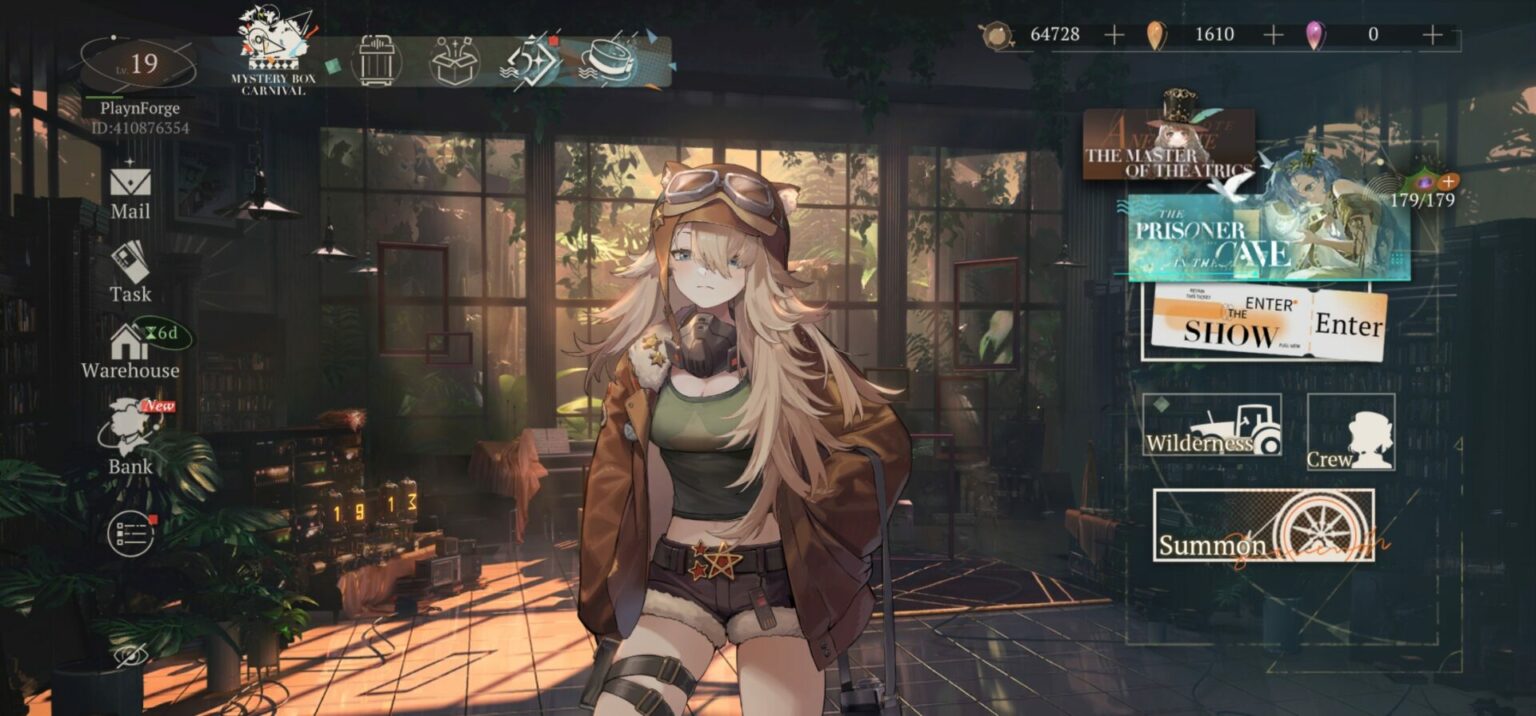1536x716 pixels.
Task: Open the level 19 player profile
Action: click(x=138, y=65)
